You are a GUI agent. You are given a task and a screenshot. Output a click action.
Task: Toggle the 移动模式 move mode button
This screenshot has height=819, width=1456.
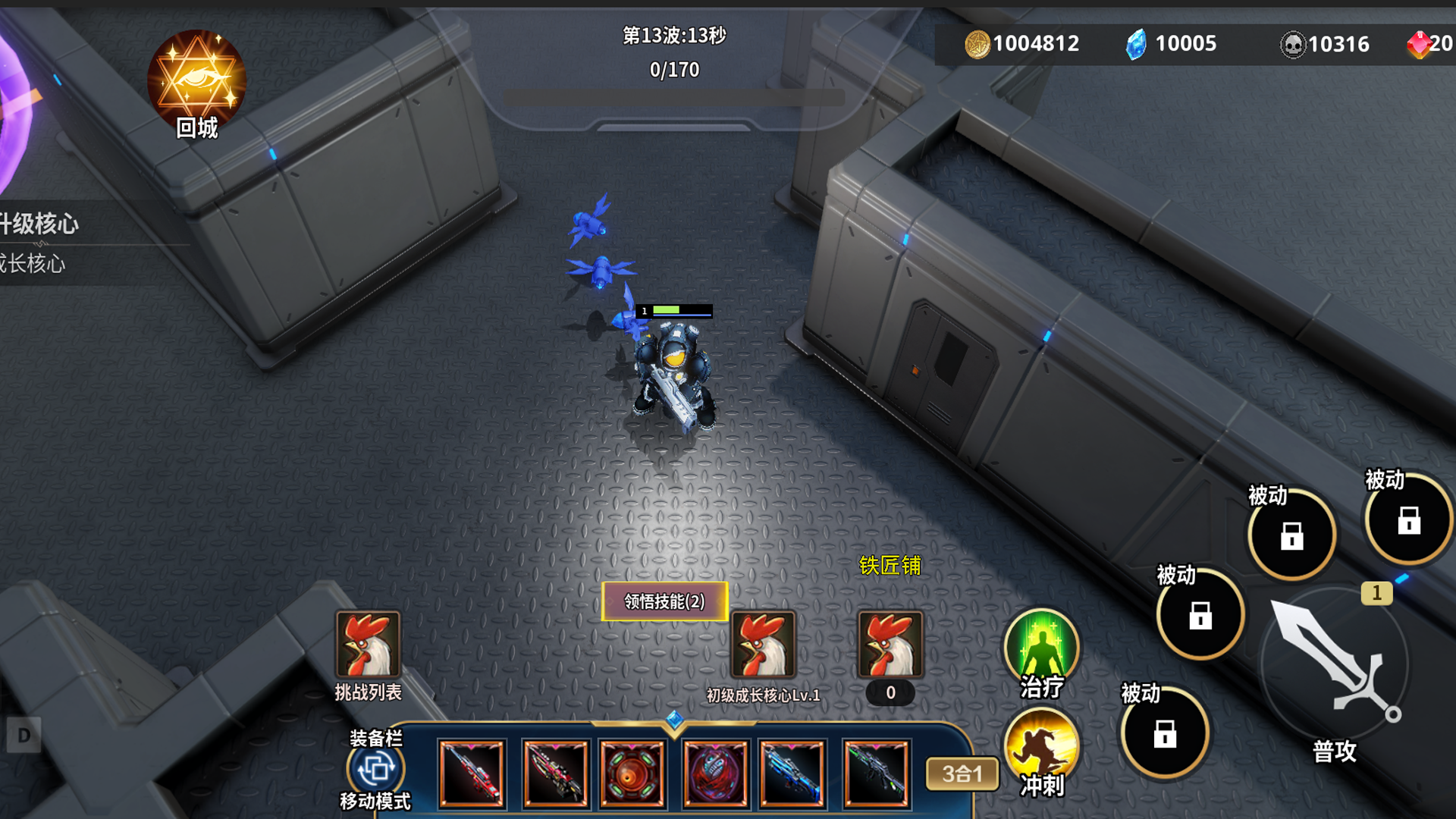click(375, 770)
